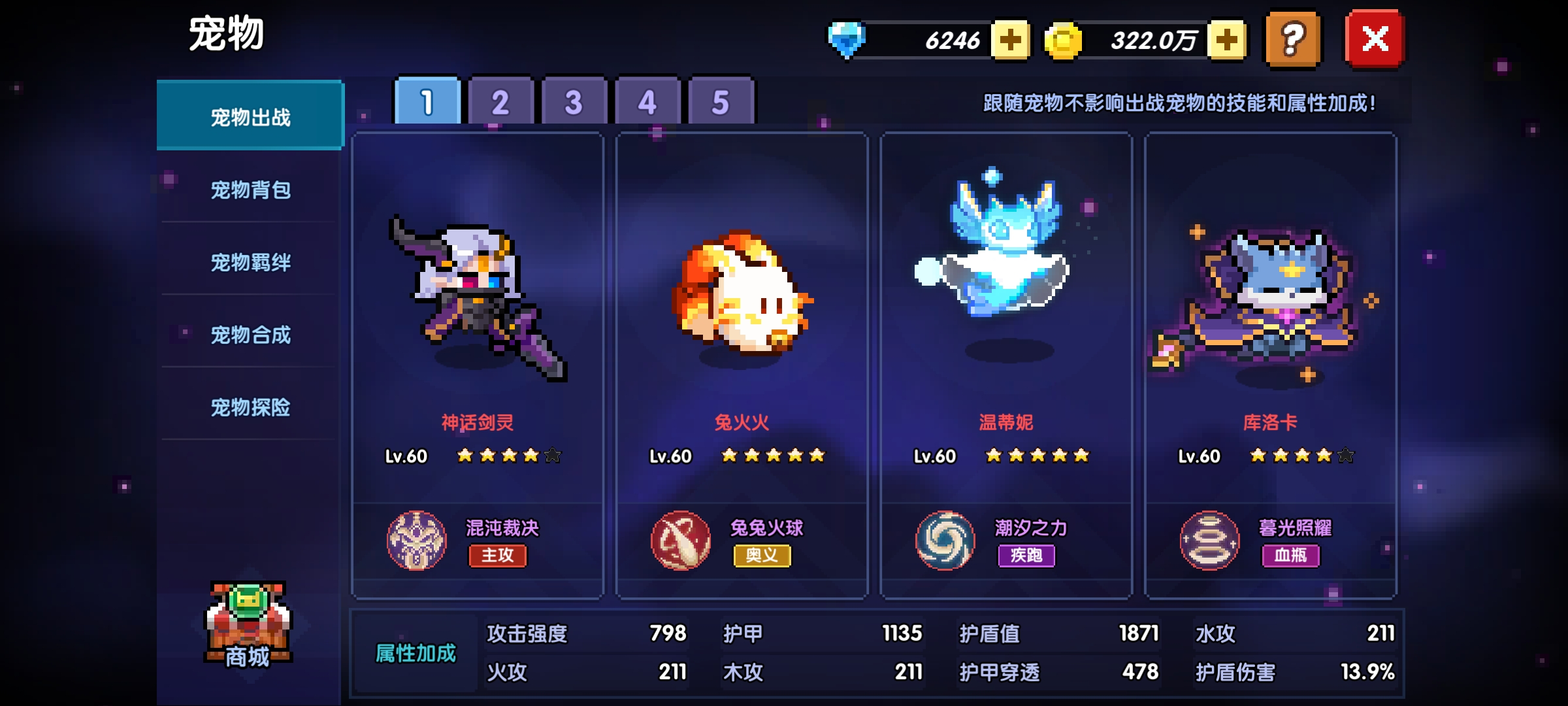
Task: Switch to pet team tab 4
Action: pyautogui.click(x=647, y=102)
